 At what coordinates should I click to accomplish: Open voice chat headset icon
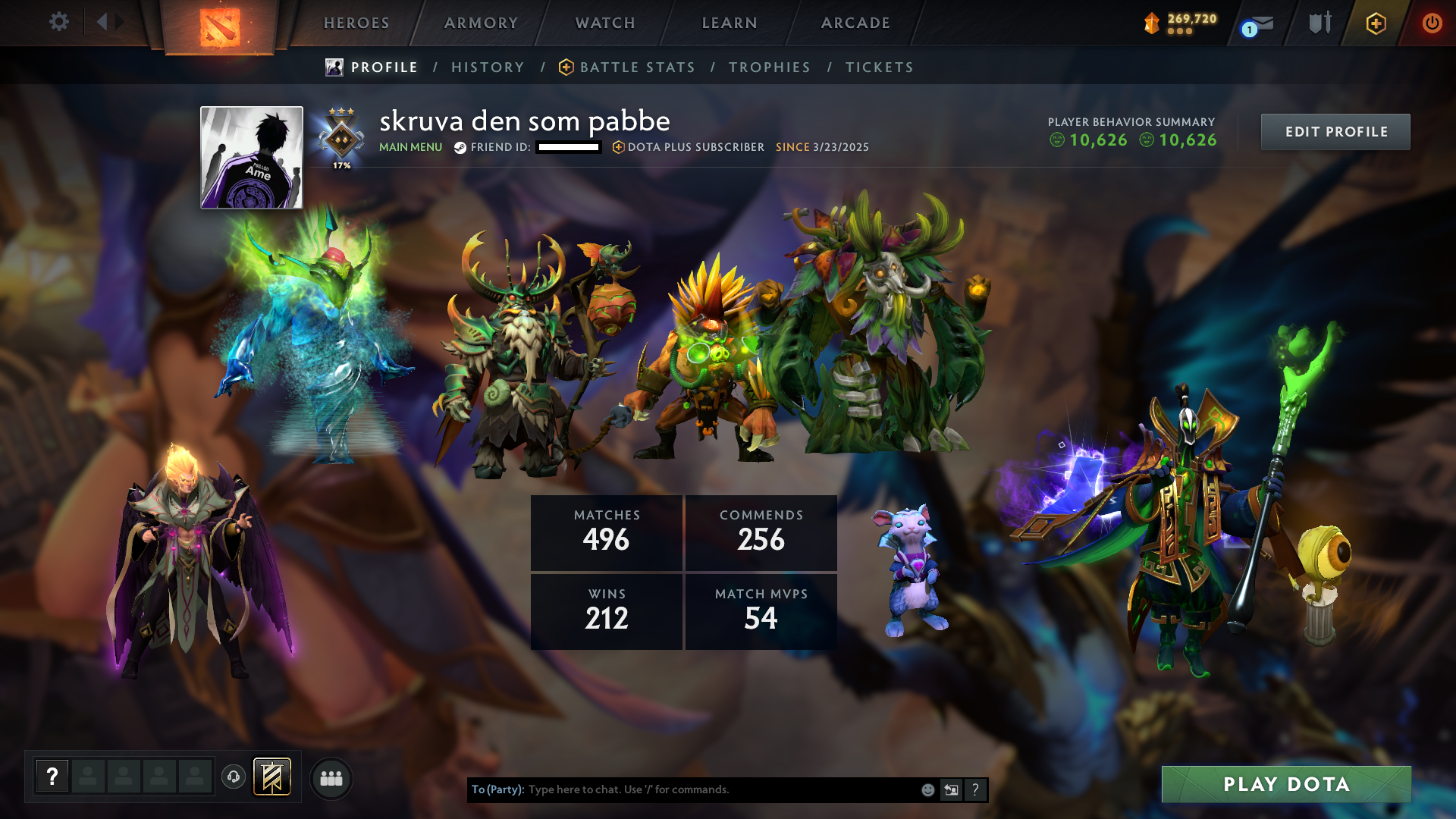(233, 777)
